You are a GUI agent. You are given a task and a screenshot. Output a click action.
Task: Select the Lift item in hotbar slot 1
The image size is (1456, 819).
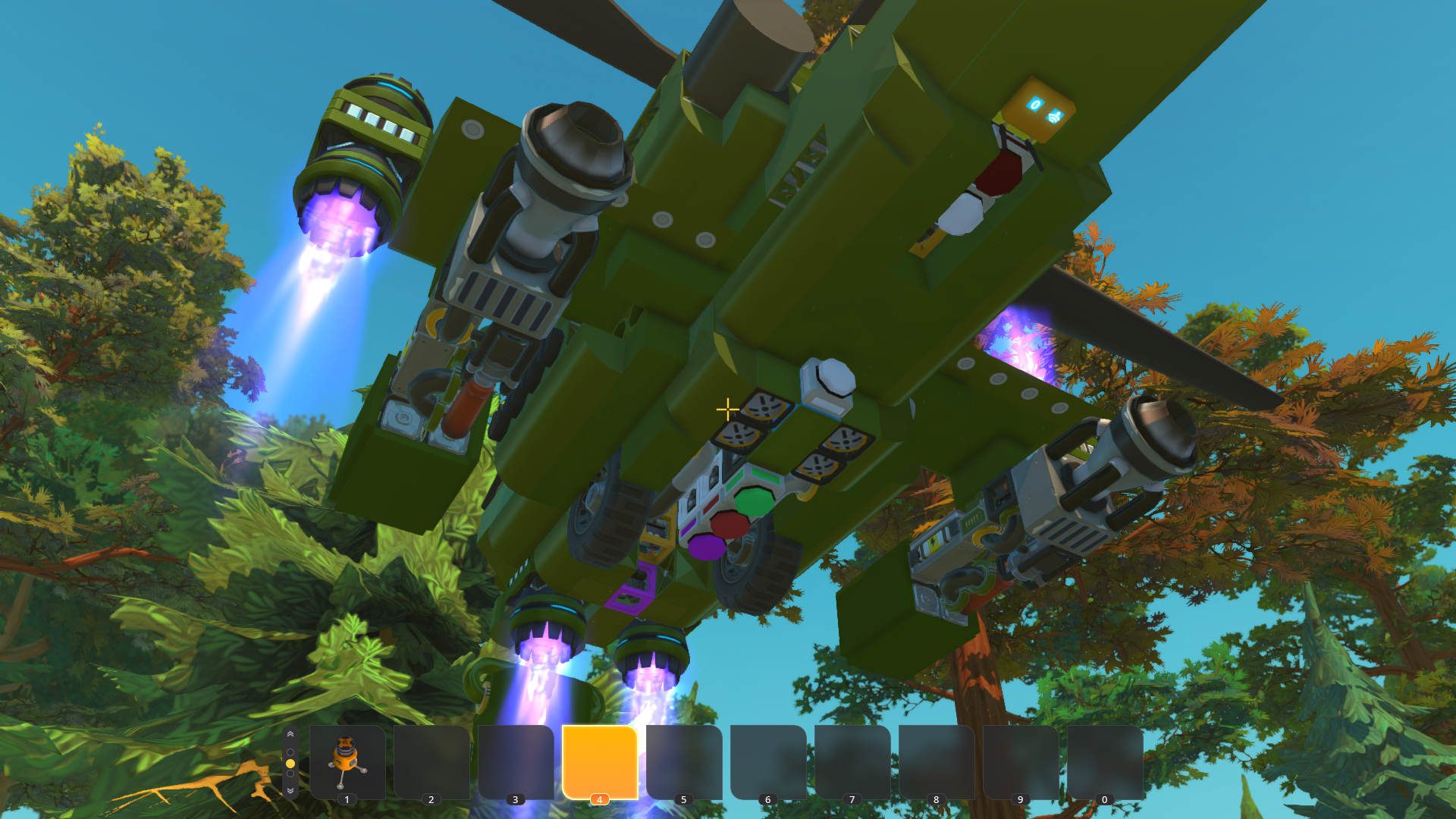click(347, 761)
